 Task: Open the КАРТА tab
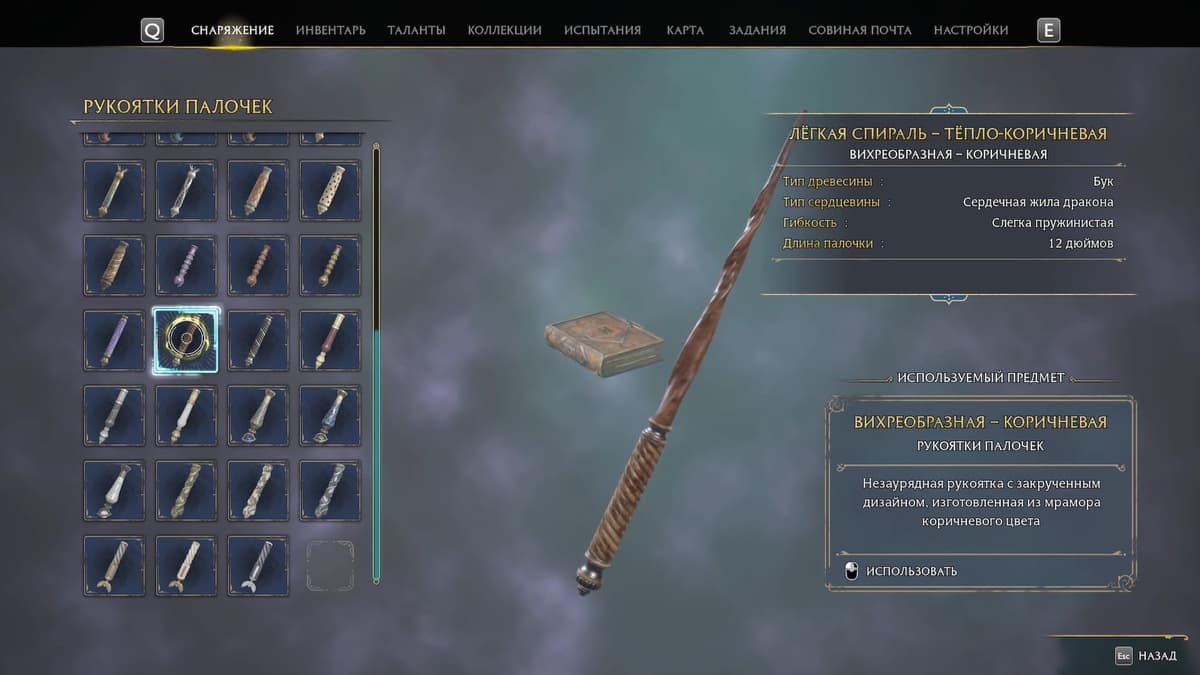[x=685, y=30]
